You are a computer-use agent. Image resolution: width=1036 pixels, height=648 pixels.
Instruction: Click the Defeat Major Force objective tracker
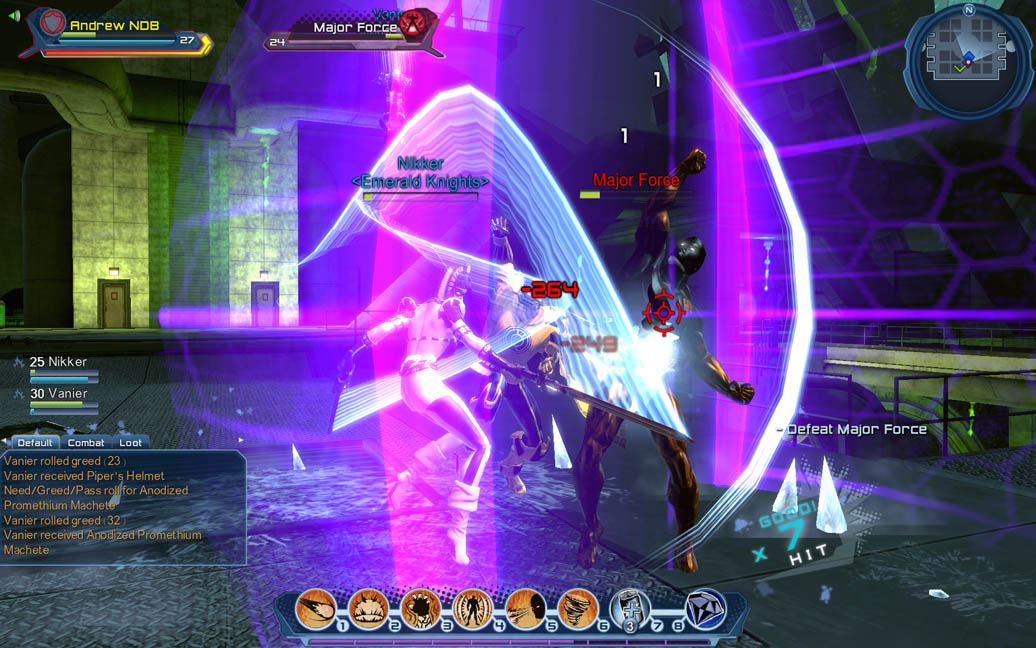[855, 429]
